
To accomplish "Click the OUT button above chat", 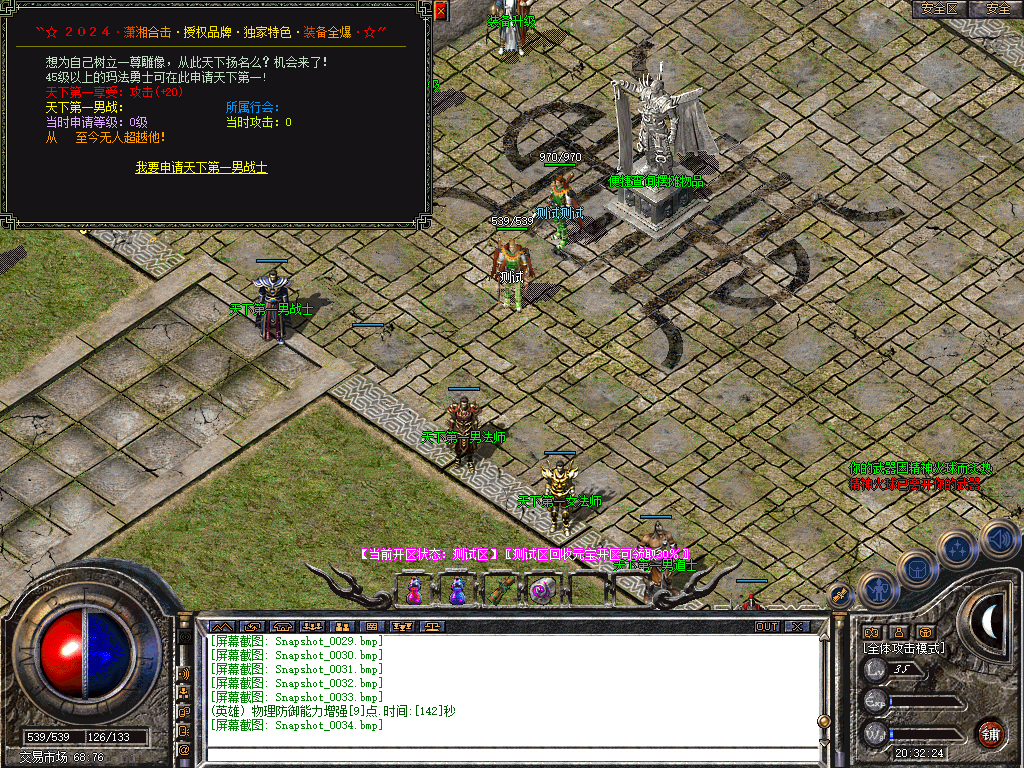I will pyautogui.click(x=766, y=627).
